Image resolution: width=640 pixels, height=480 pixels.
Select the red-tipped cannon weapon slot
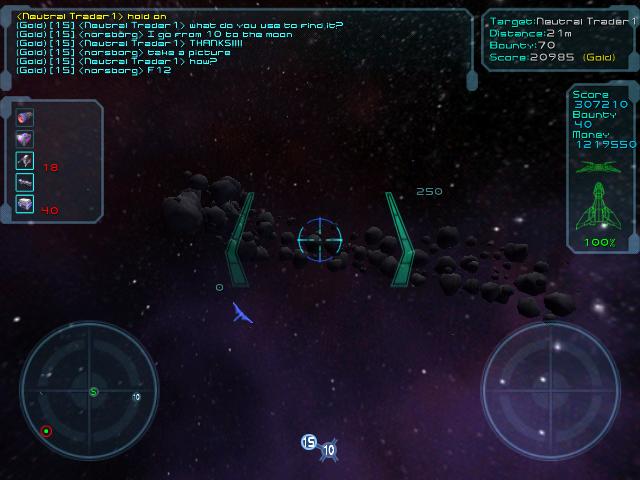pyautogui.click(x=25, y=117)
